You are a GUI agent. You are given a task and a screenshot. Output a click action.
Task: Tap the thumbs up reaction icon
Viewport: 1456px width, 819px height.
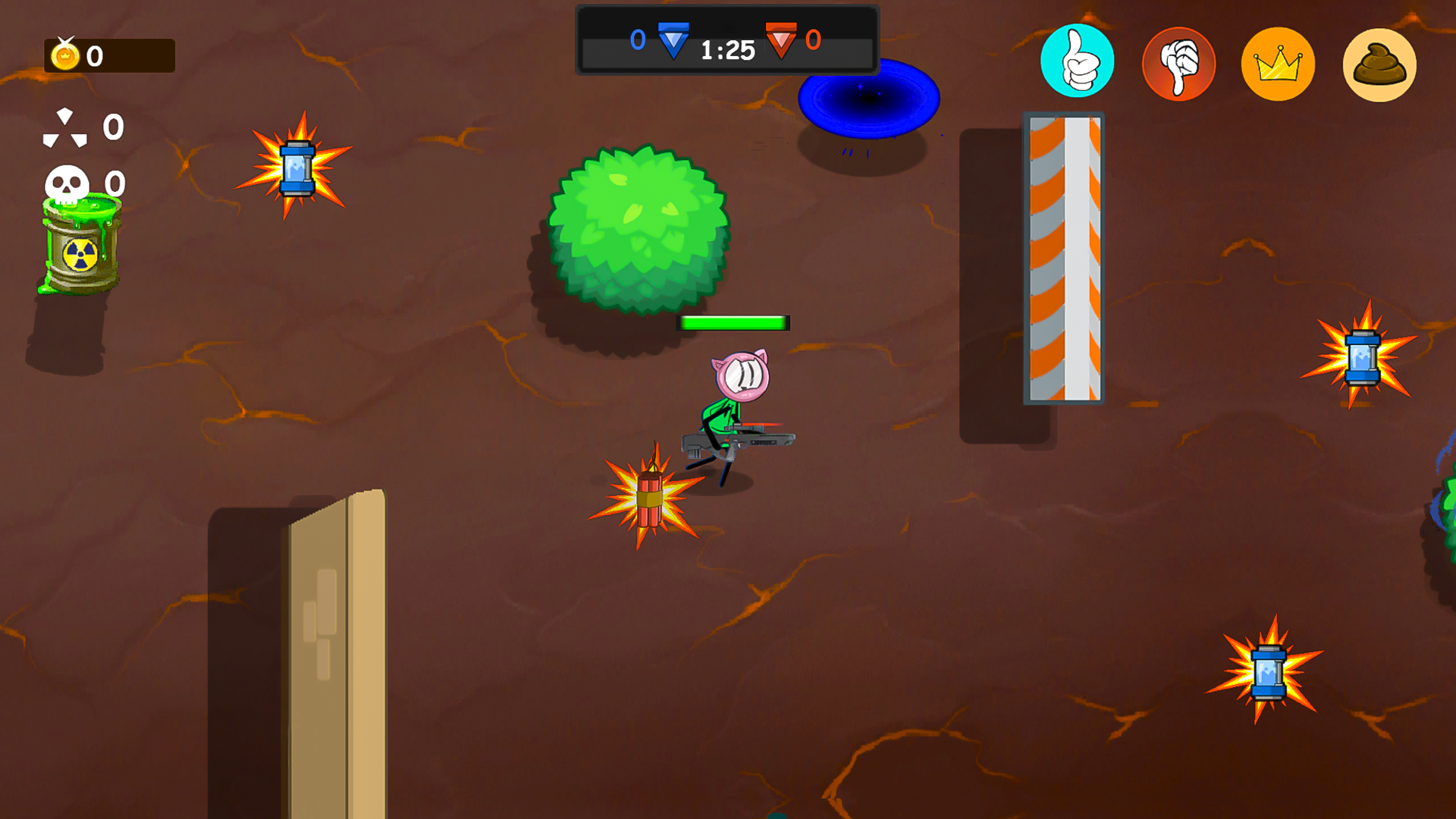tap(1078, 64)
